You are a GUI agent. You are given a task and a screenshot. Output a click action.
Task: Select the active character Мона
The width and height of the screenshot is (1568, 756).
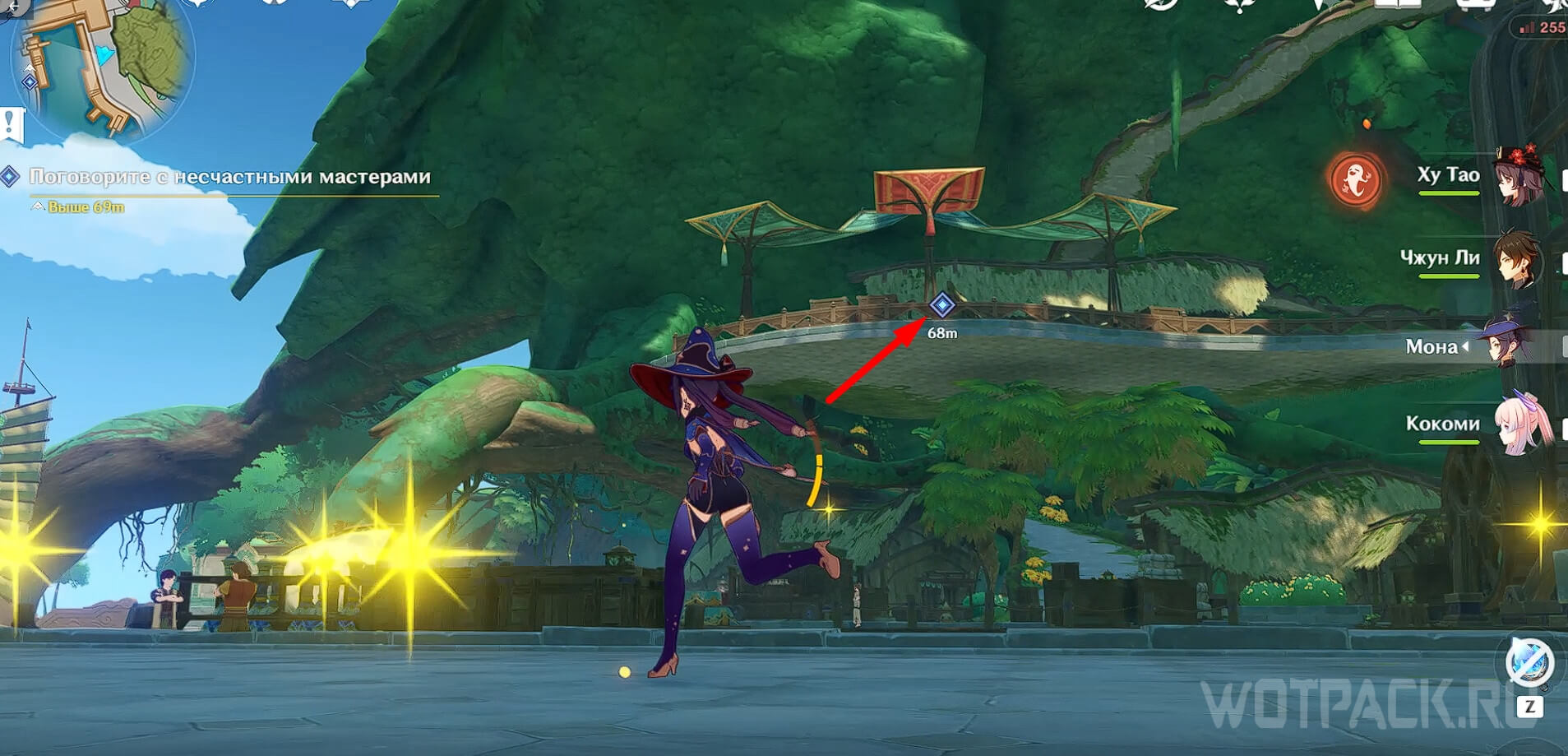[1505, 346]
